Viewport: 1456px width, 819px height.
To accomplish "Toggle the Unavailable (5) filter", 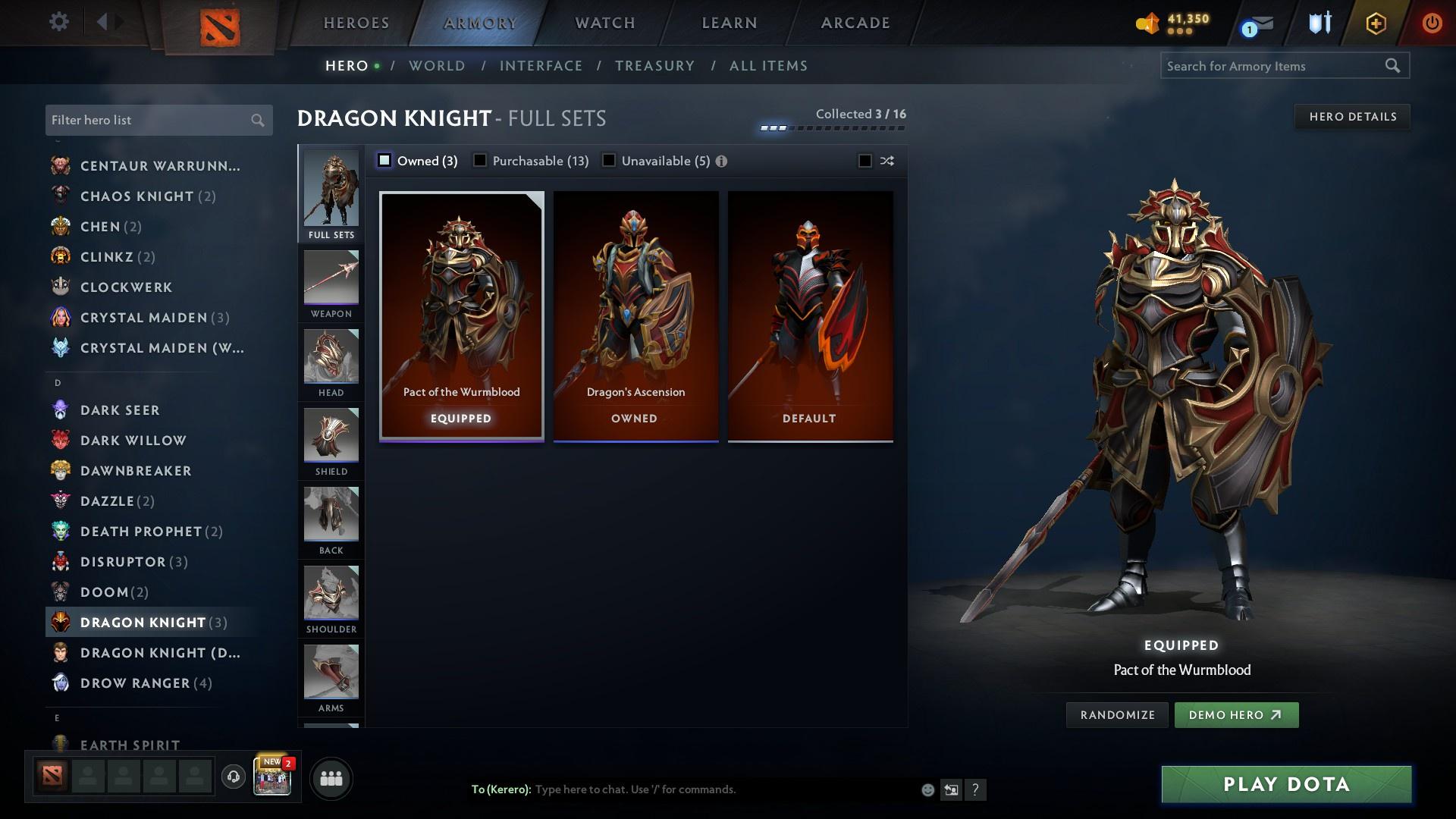I will coord(608,160).
